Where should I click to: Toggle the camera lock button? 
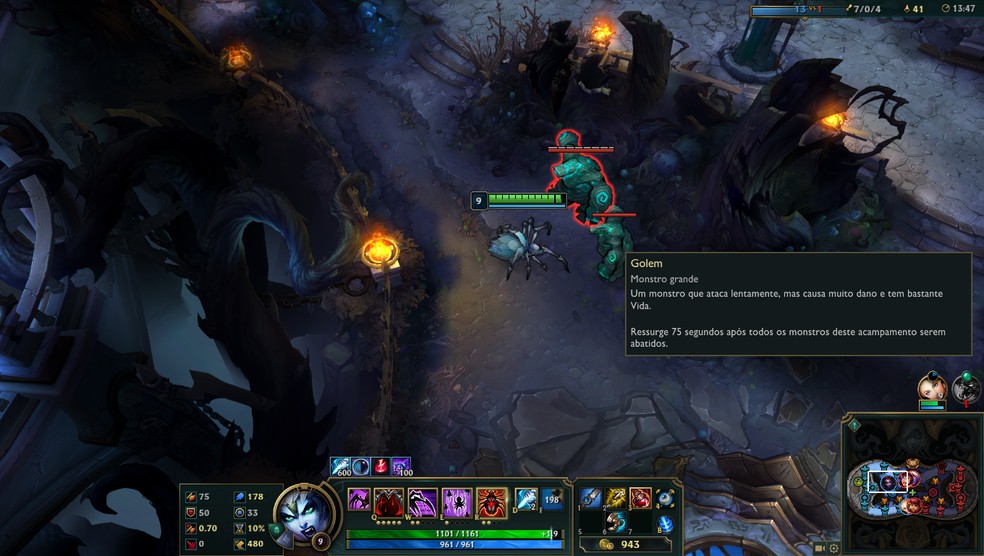tap(819, 548)
